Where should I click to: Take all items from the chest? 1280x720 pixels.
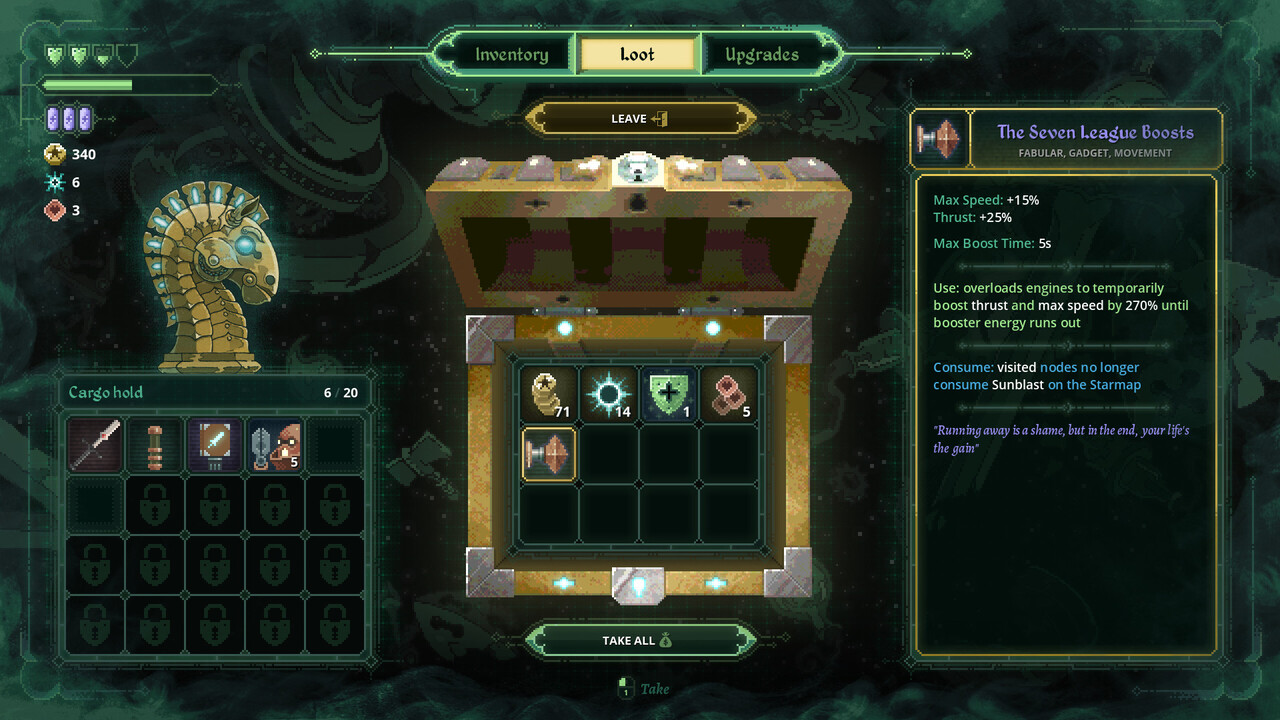point(639,640)
